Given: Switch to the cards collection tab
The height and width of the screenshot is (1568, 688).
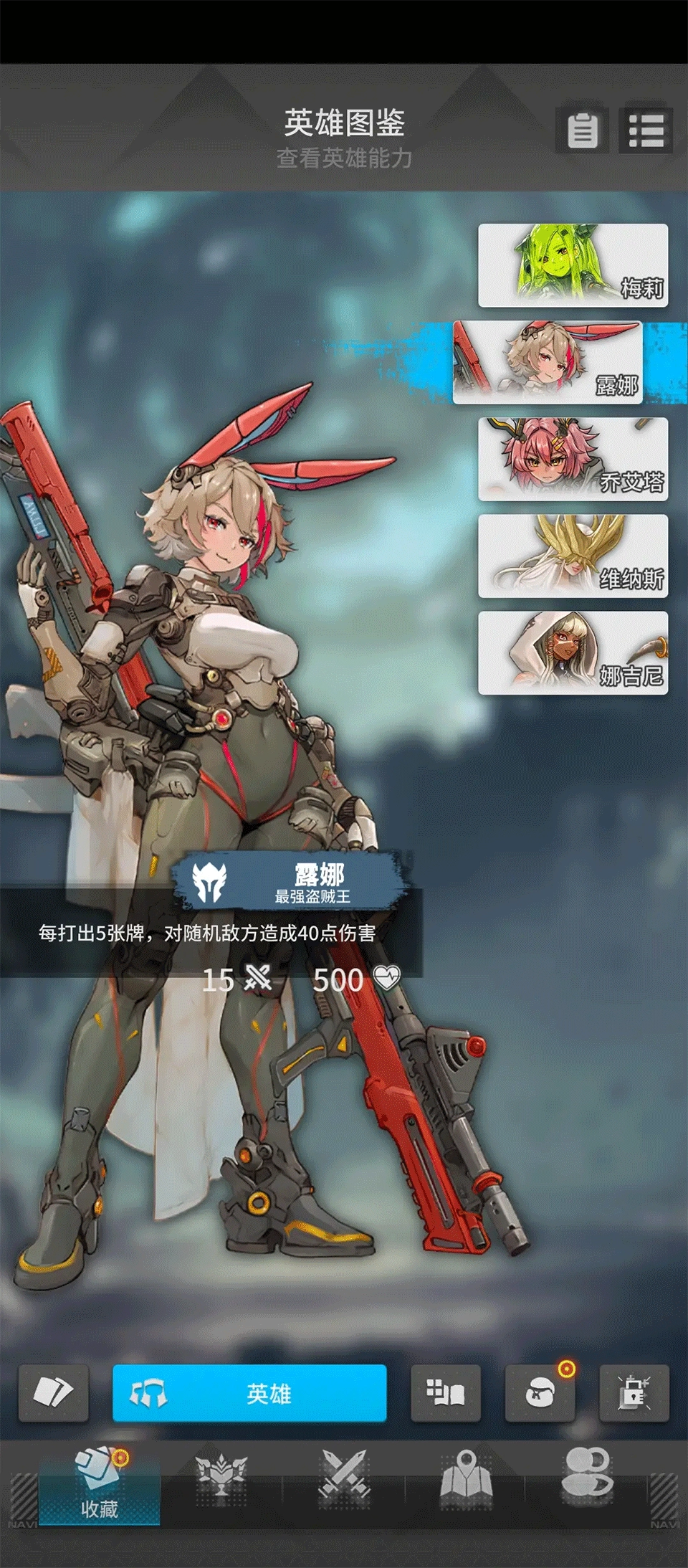Looking at the screenshot, I should (x=54, y=1393).
